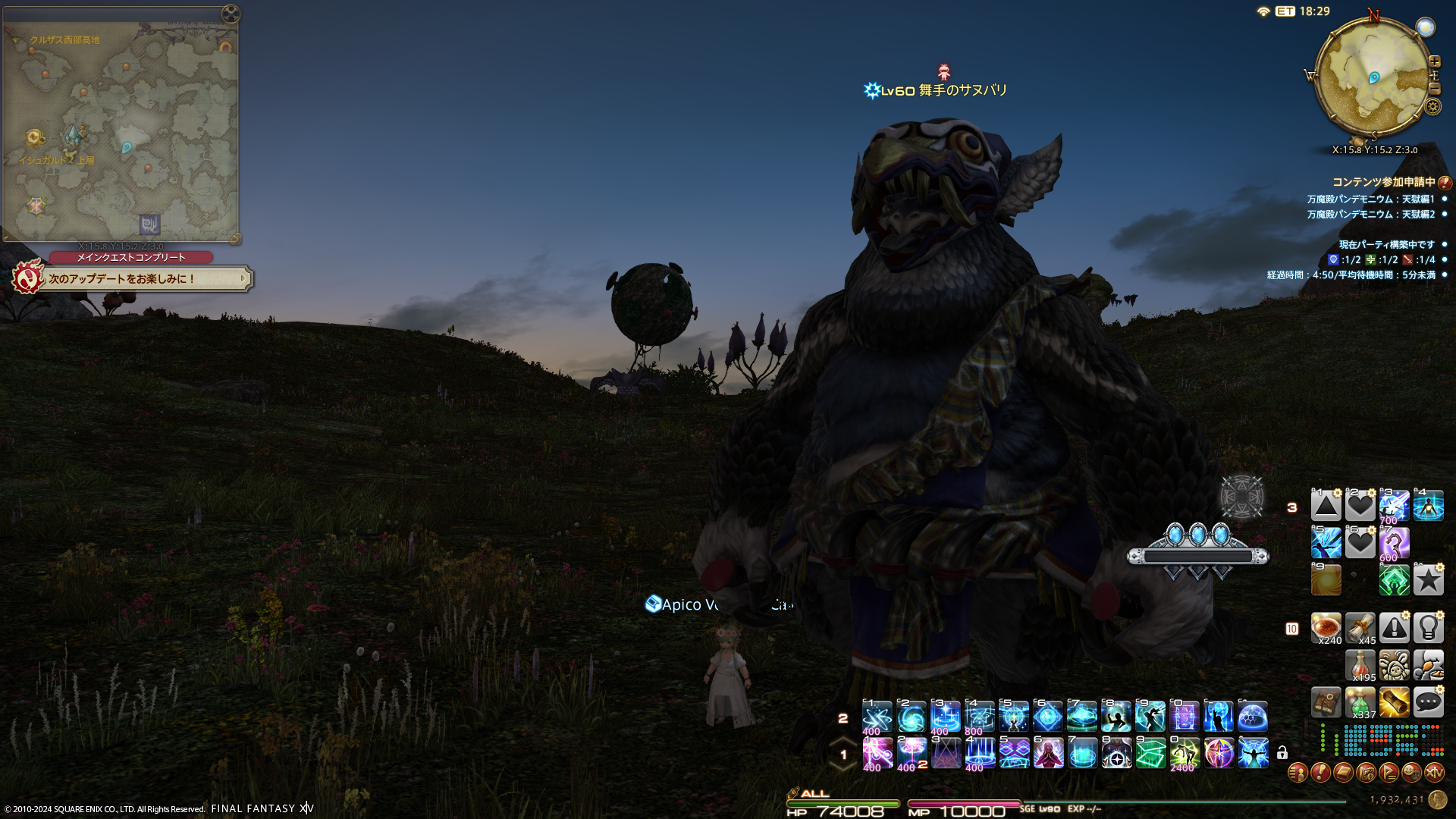Activate the blue dome barrier ability
This screenshot has height=819, width=1456.
click(1253, 717)
